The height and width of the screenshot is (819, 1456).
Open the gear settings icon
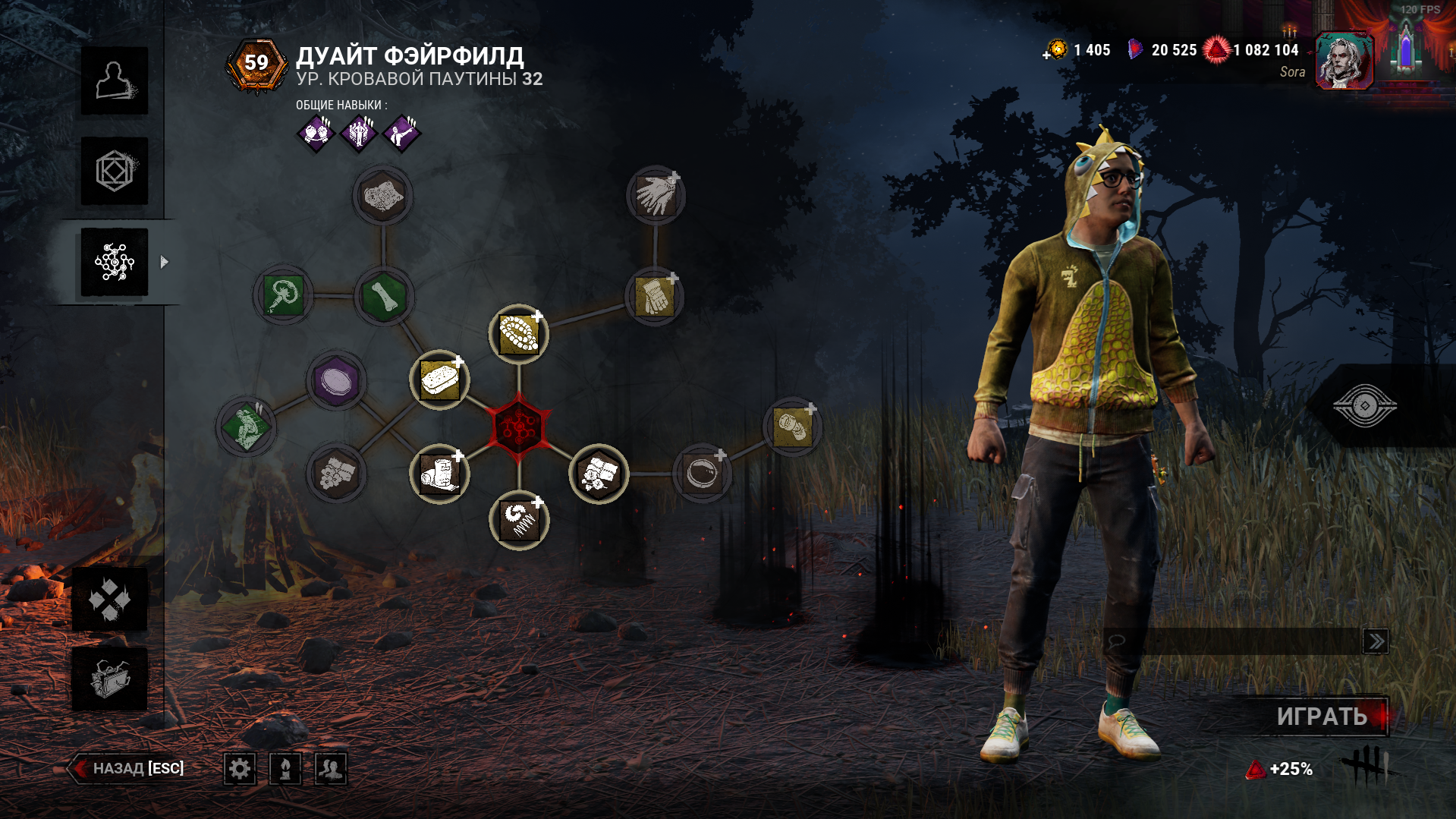pyautogui.click(x=240, y=769)
